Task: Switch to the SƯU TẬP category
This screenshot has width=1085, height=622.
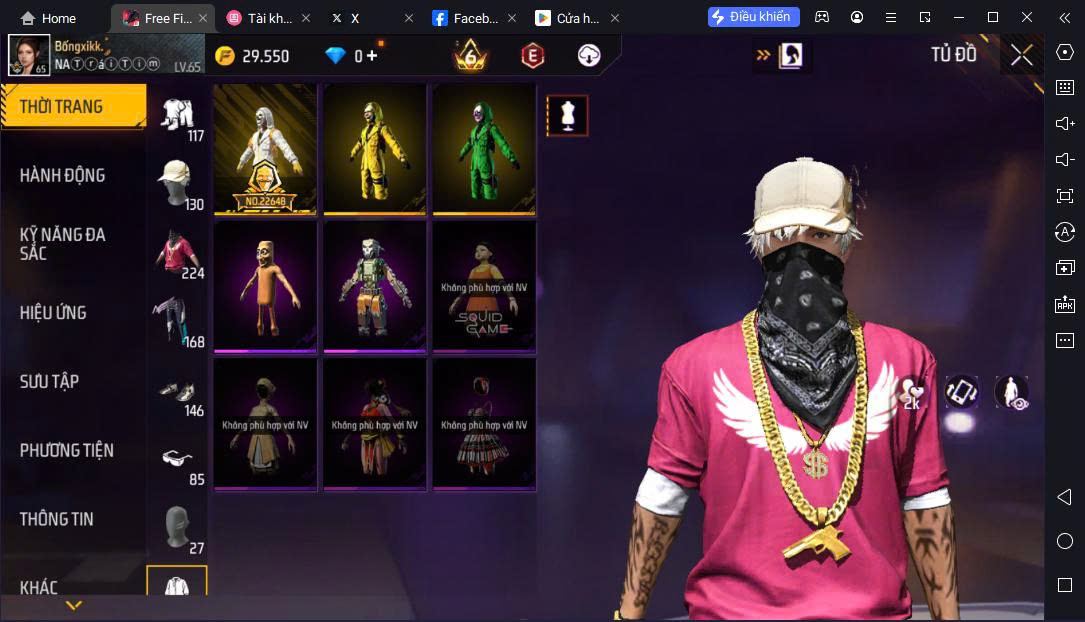Action: click(x=49, y=381)
